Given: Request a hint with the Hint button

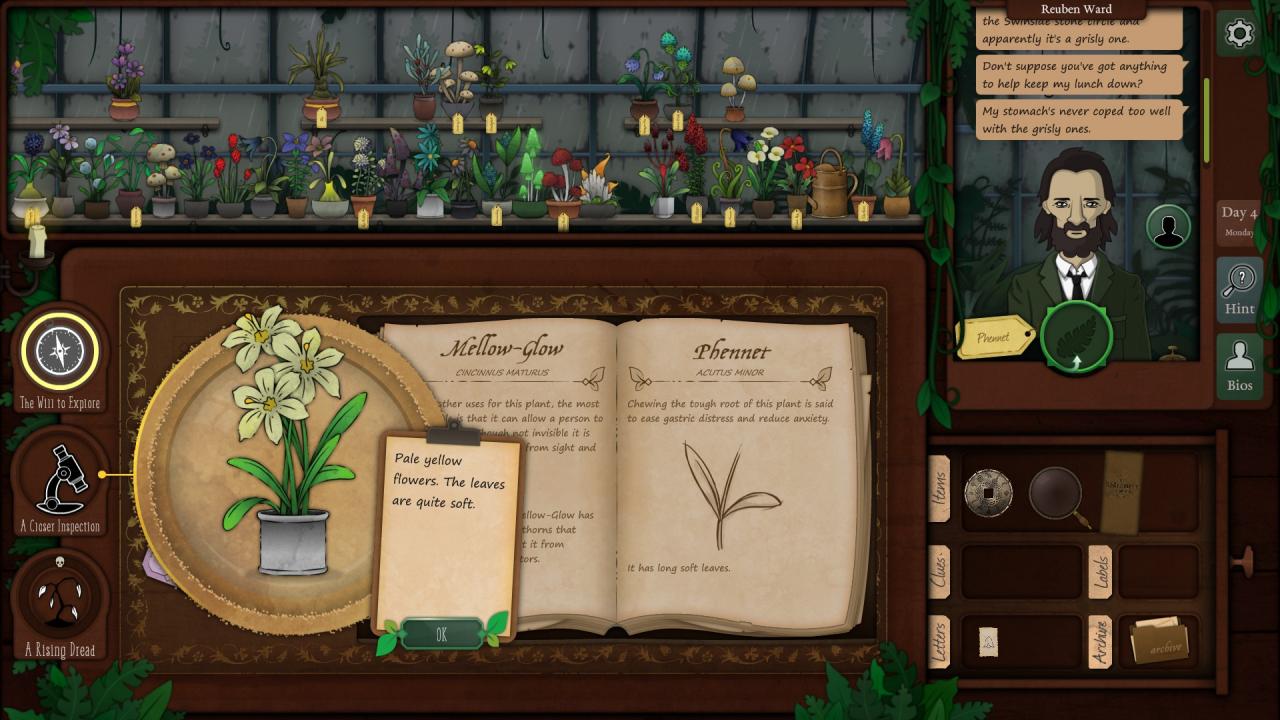Looking at the screenshot, I should coord(1239,289).
